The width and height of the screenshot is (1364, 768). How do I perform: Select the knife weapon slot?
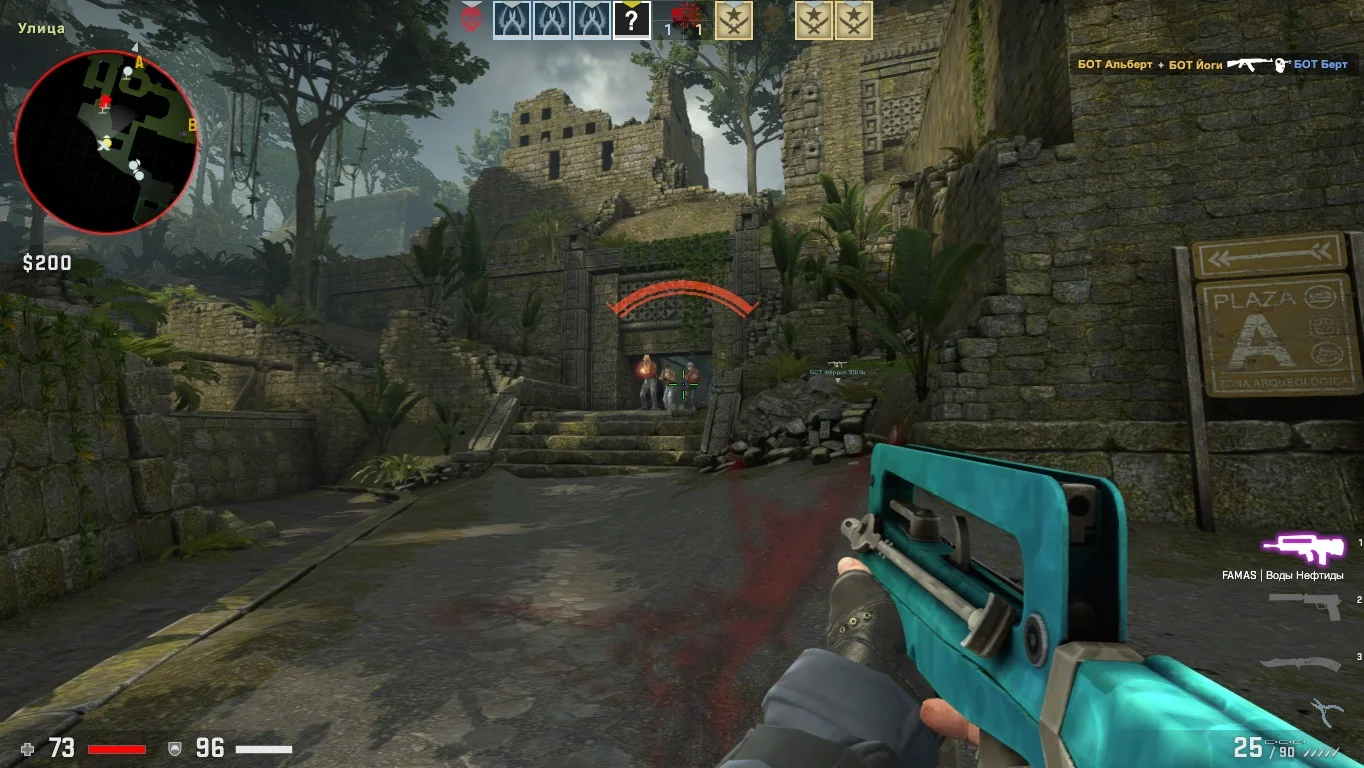coord(1301,661)
